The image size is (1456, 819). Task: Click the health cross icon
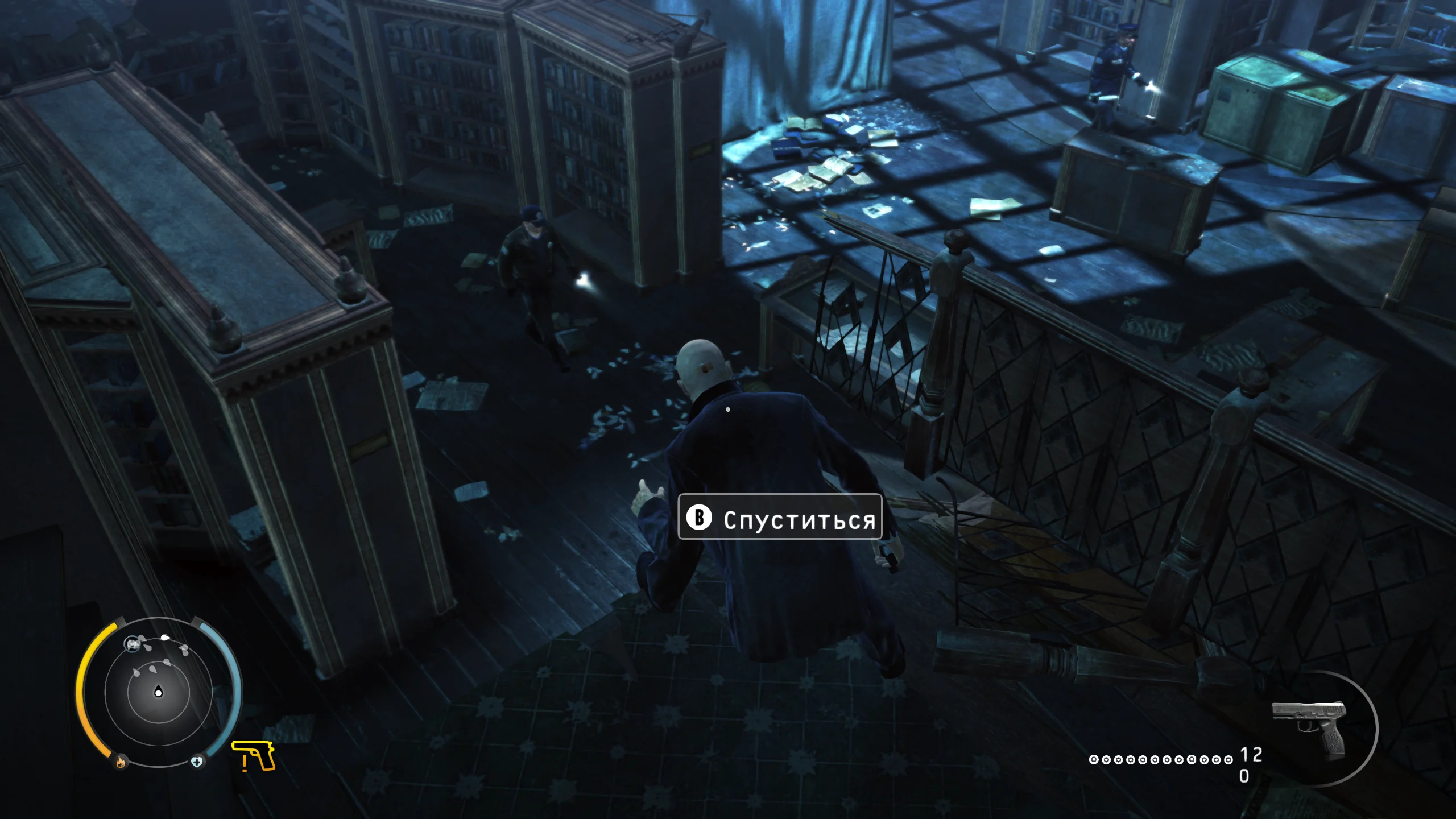pyautogui.click(x=197, y=762)
